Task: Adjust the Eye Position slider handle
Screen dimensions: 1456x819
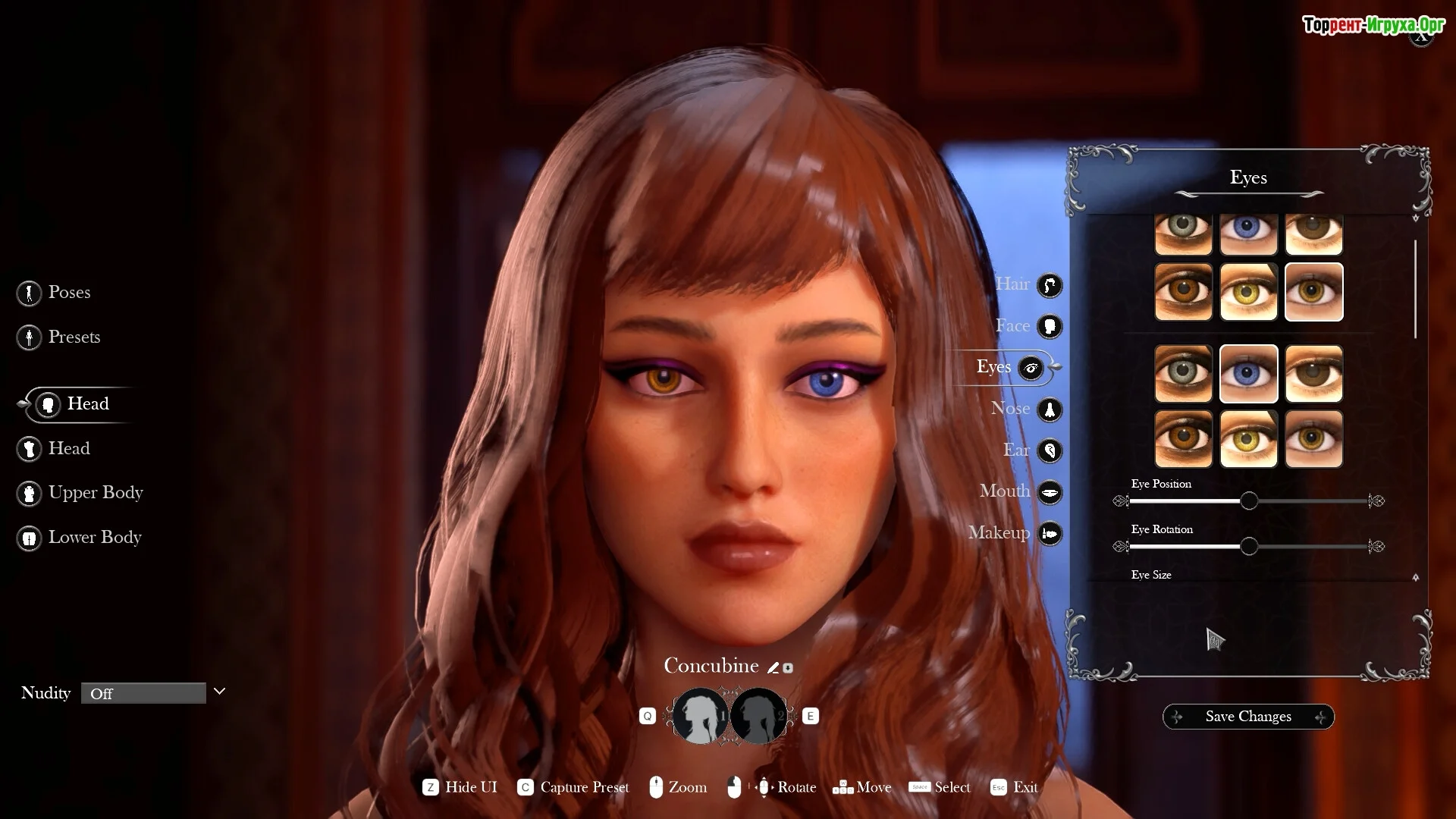Action: coord(1248,501)
